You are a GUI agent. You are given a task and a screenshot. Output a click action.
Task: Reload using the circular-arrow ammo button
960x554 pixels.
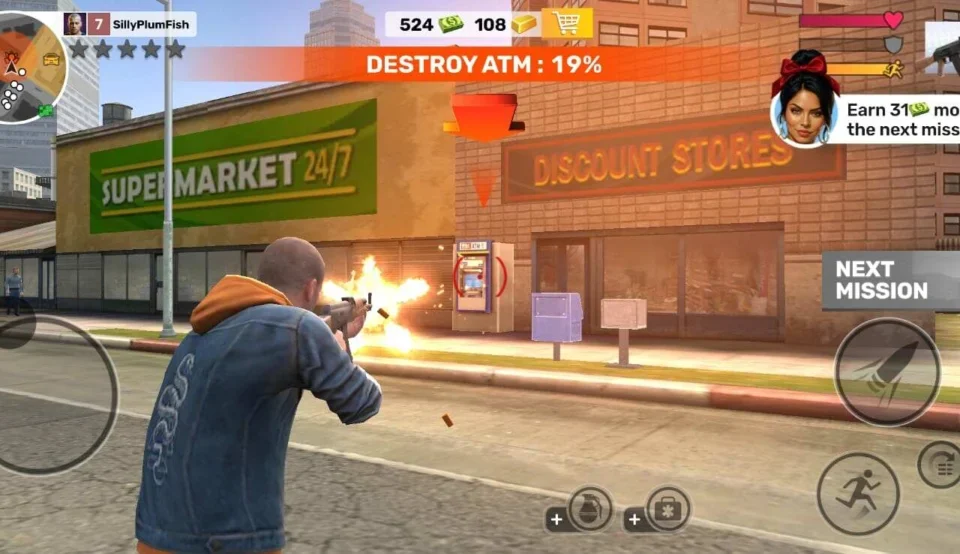point(939,464)
